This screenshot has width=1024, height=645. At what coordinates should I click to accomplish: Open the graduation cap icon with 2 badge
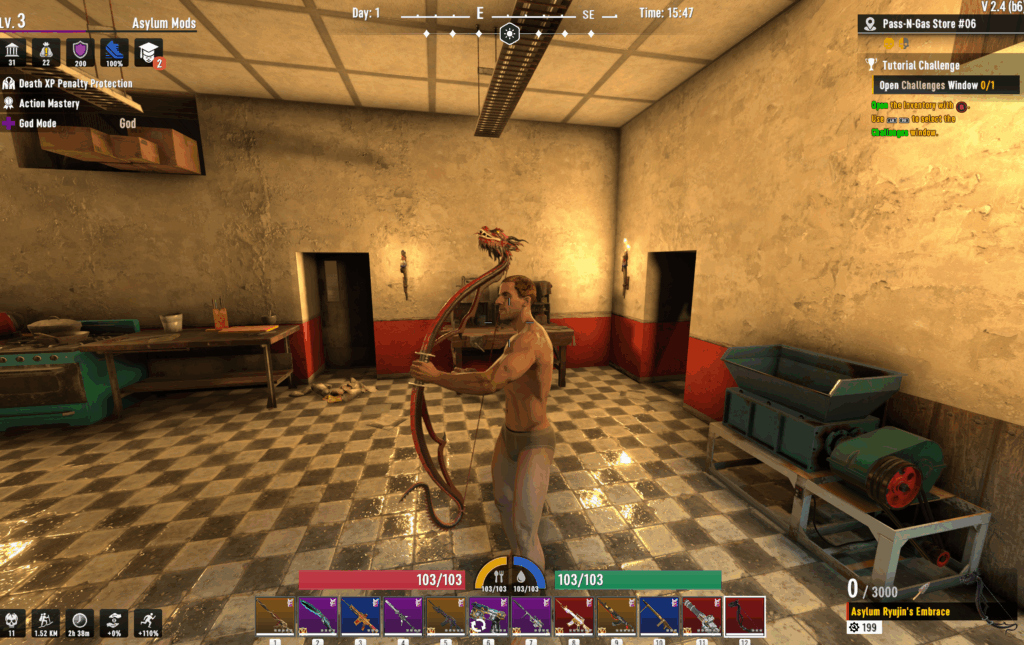tap(148, 52)
